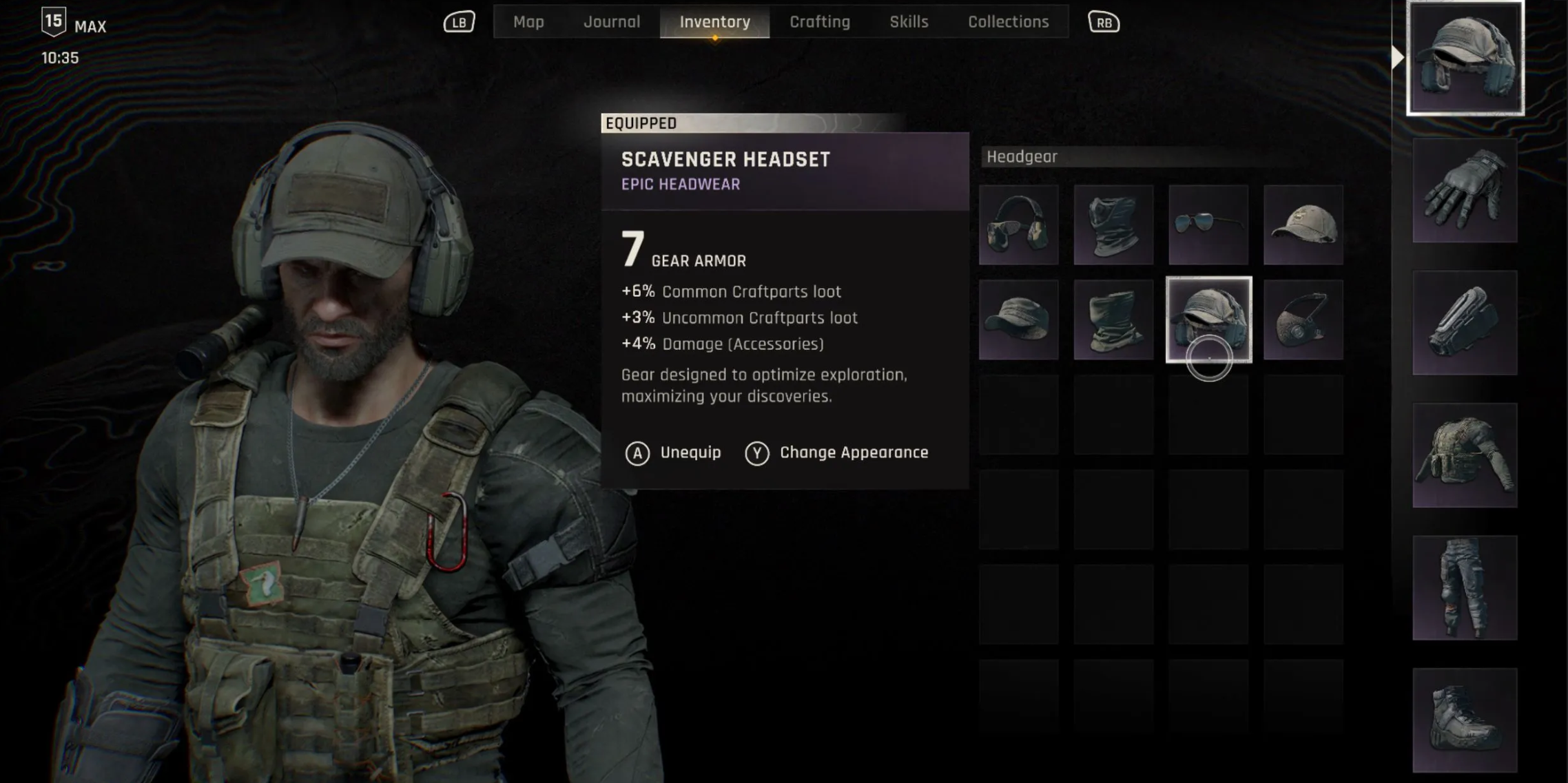
Task: Select the gloves equipment slot
Action: (1465, 190)
